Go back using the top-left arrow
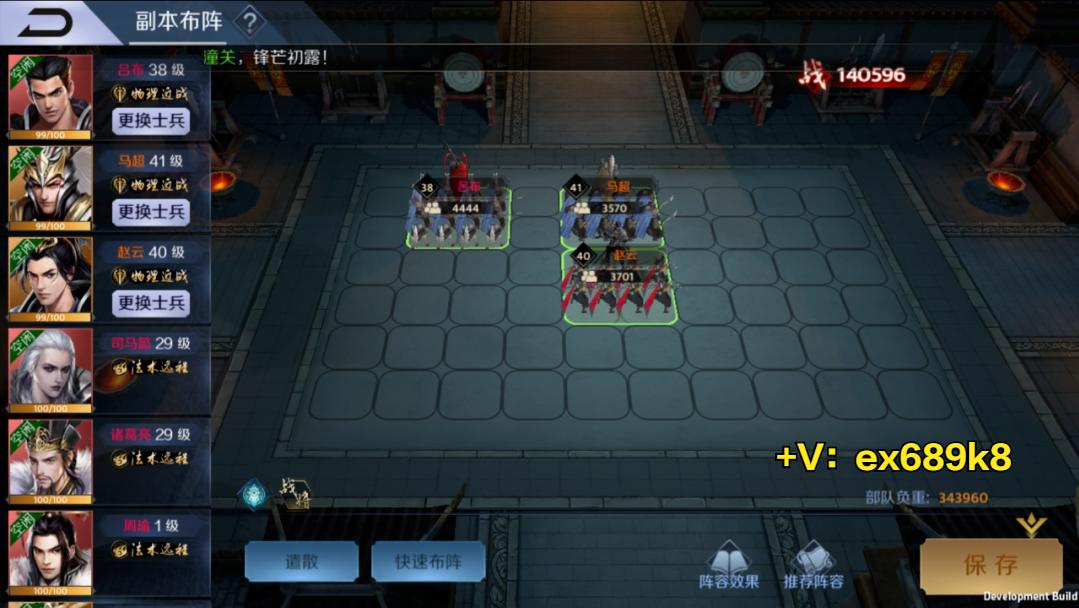The width and height of the screenshot is (1079, 608). [x=45, y=22]
